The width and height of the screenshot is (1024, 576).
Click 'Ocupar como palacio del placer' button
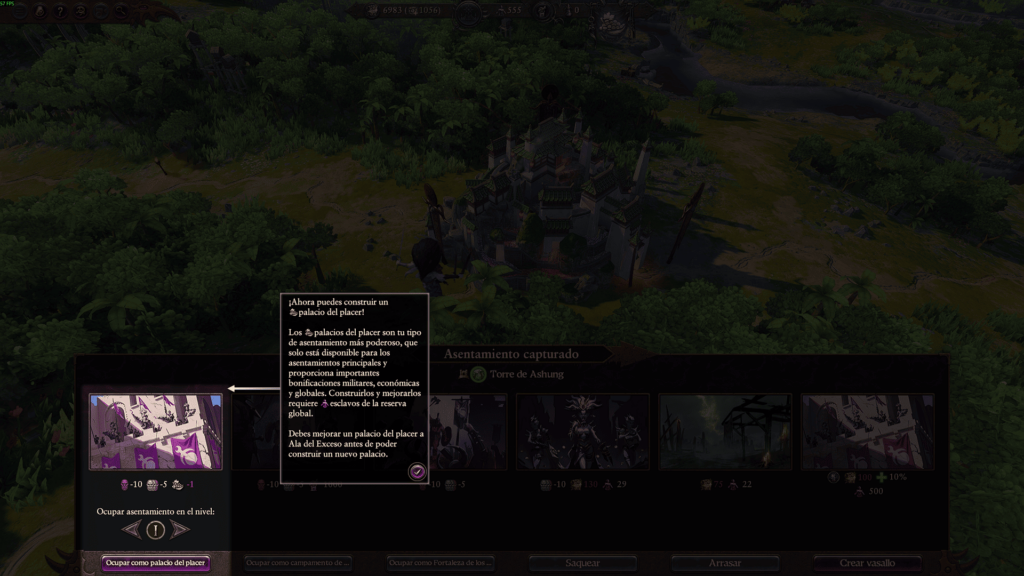tap(156, 563)
